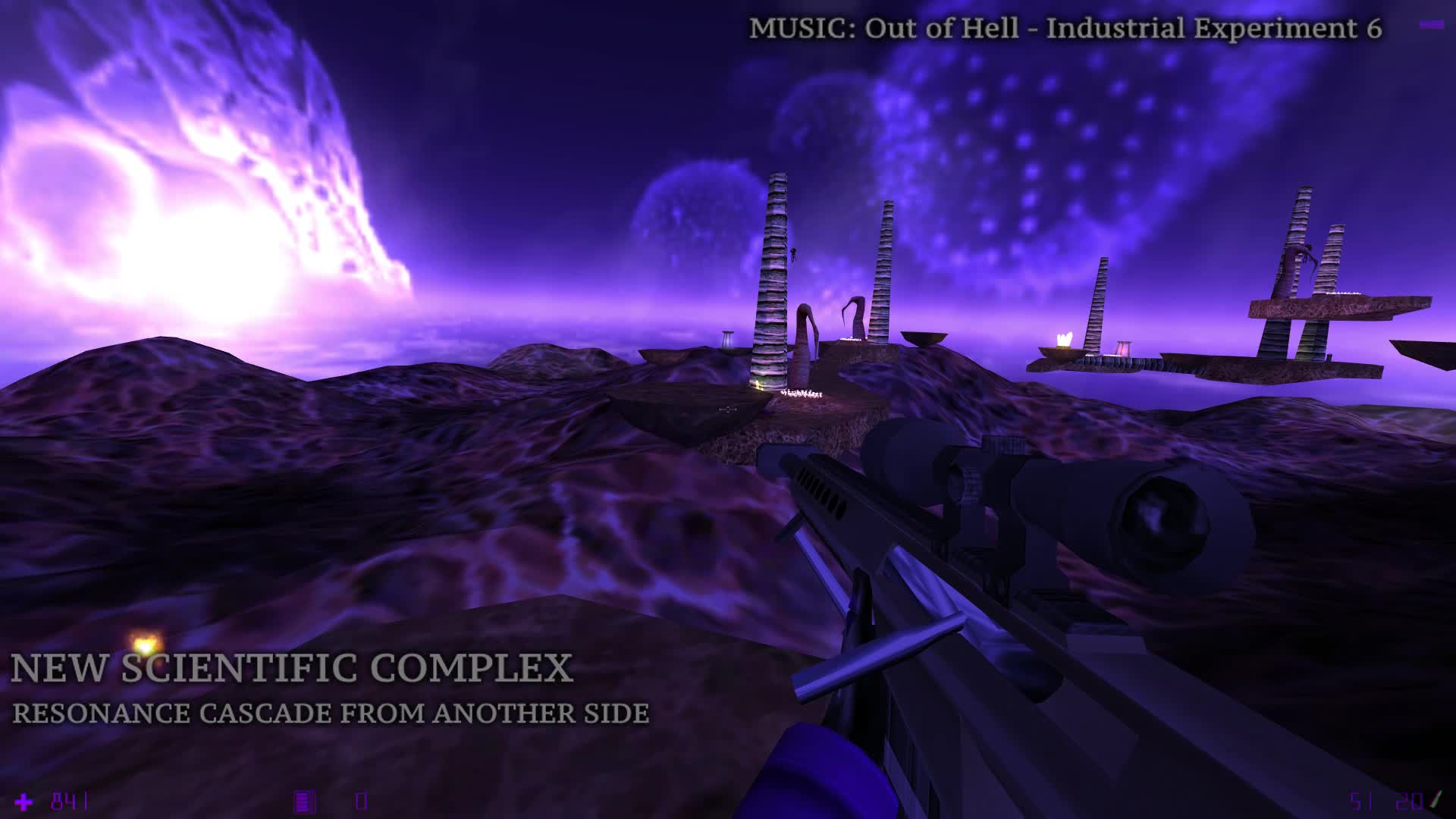
Task: Click the health cross icon
Action: point(23,800)
